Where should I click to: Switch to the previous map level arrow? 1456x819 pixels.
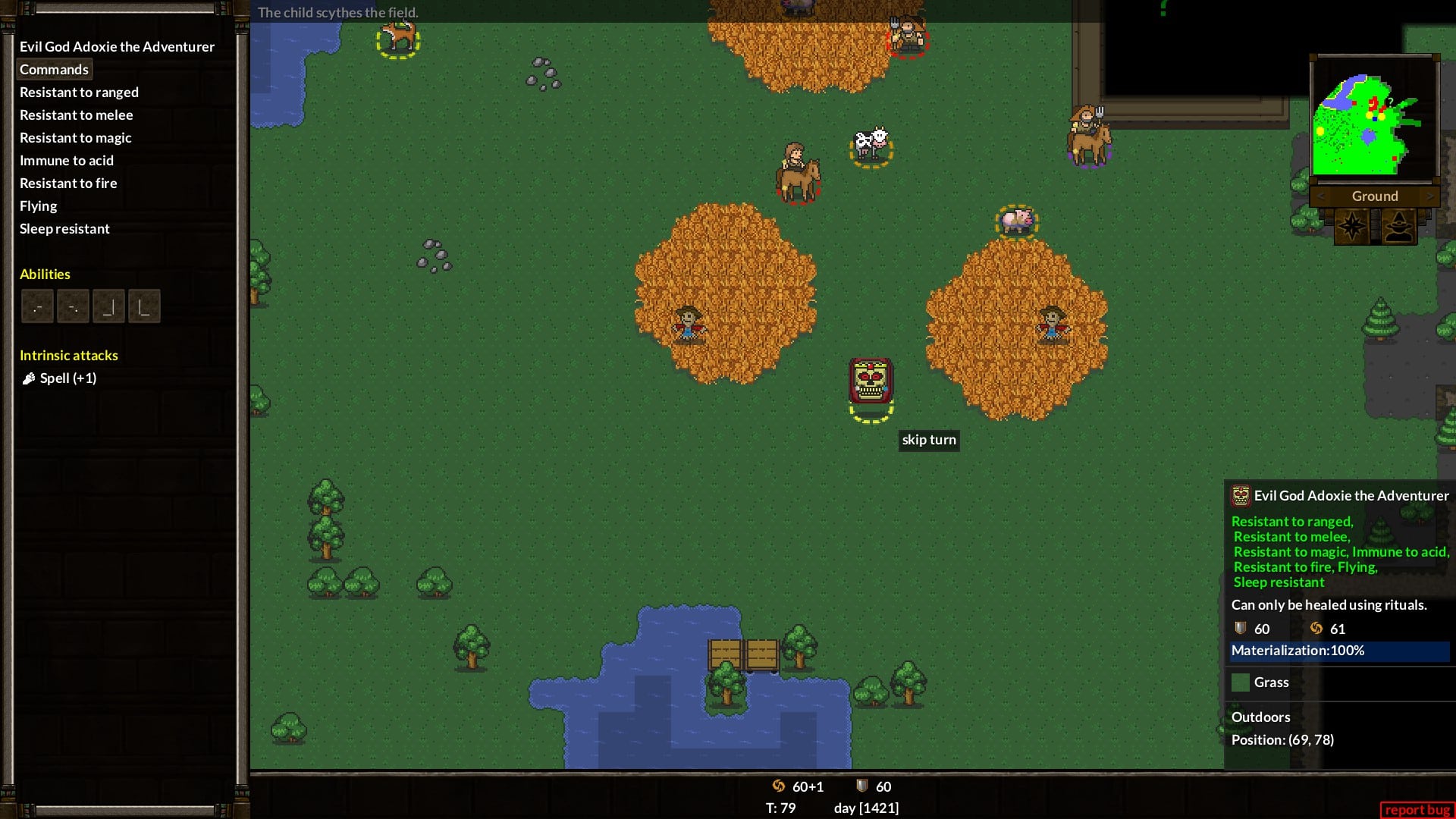point(1321,196)
